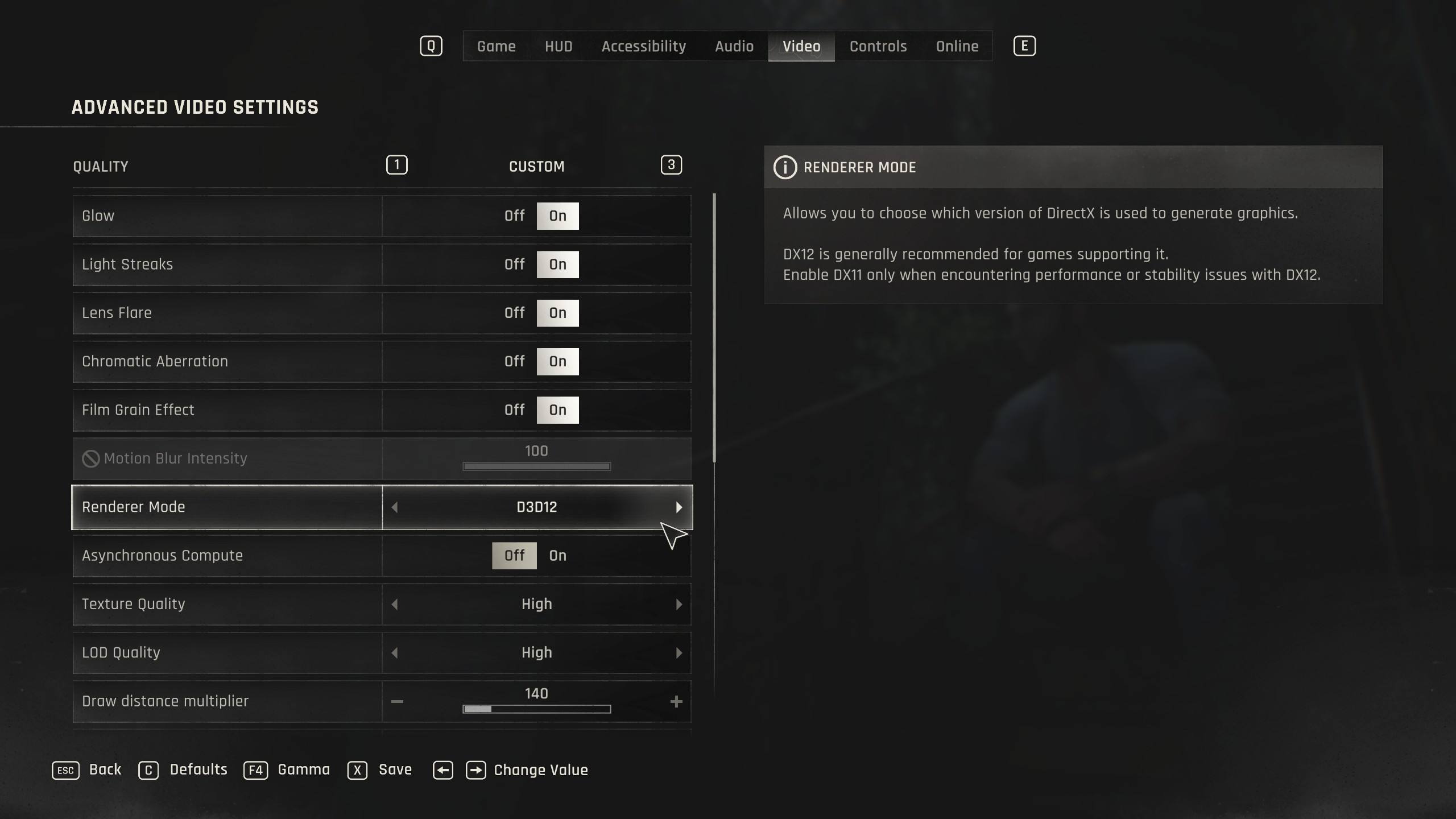
Task: Lower Texture Quality using the left arrow
Action: click(x=395, y=604)
